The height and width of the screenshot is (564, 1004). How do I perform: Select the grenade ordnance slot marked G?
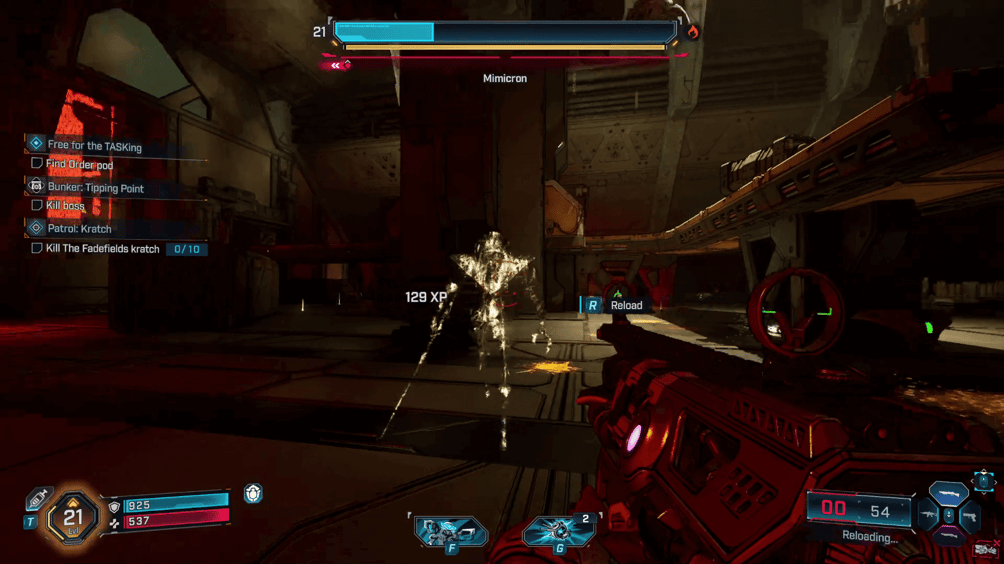tap(559, 532)
